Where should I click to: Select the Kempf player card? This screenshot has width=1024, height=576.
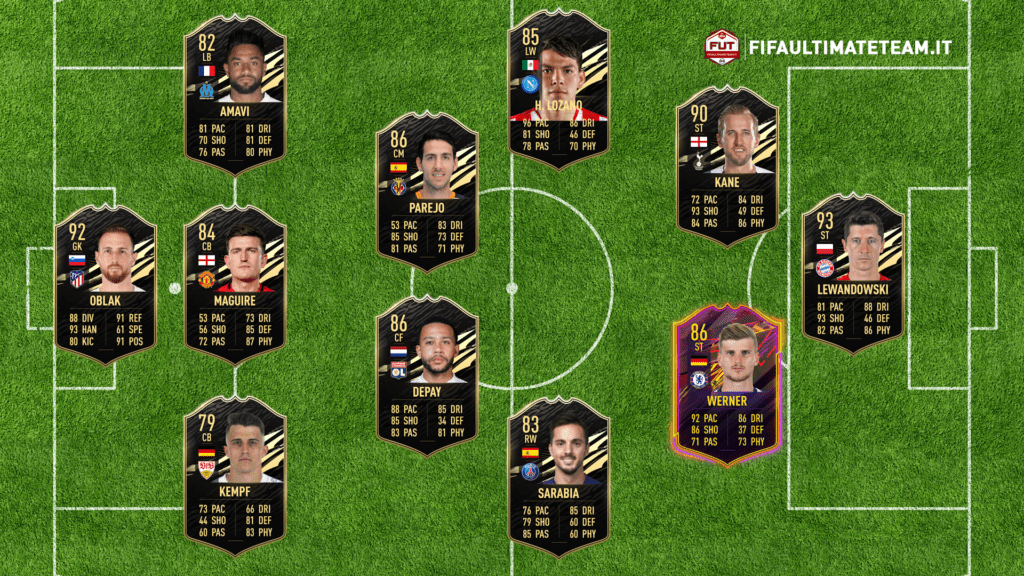pyautogui.click(x=235, y=474)
